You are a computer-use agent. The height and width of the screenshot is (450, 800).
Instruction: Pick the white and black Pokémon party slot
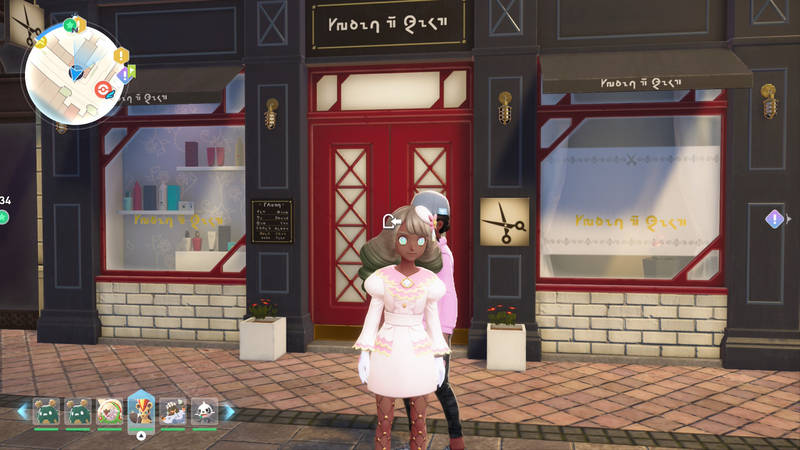click(x=204, y=411)
